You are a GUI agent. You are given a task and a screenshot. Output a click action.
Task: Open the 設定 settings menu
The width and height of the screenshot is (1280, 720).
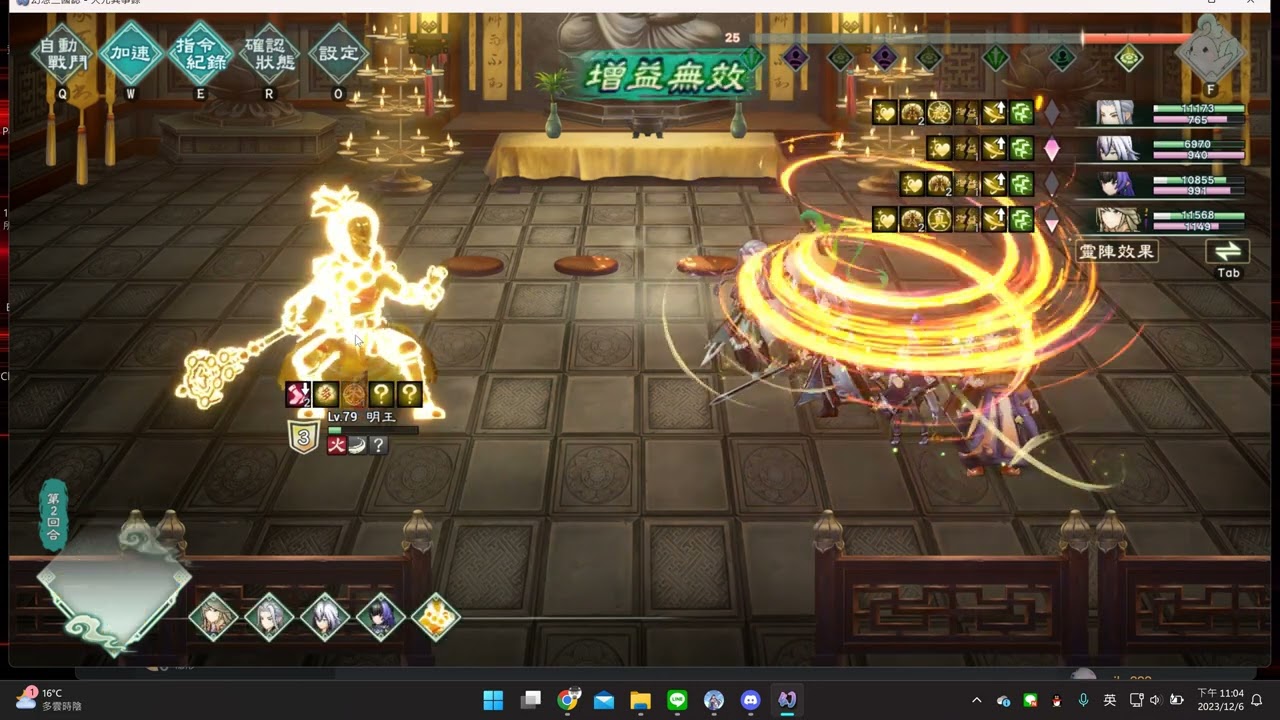click(x=338, y=52)
